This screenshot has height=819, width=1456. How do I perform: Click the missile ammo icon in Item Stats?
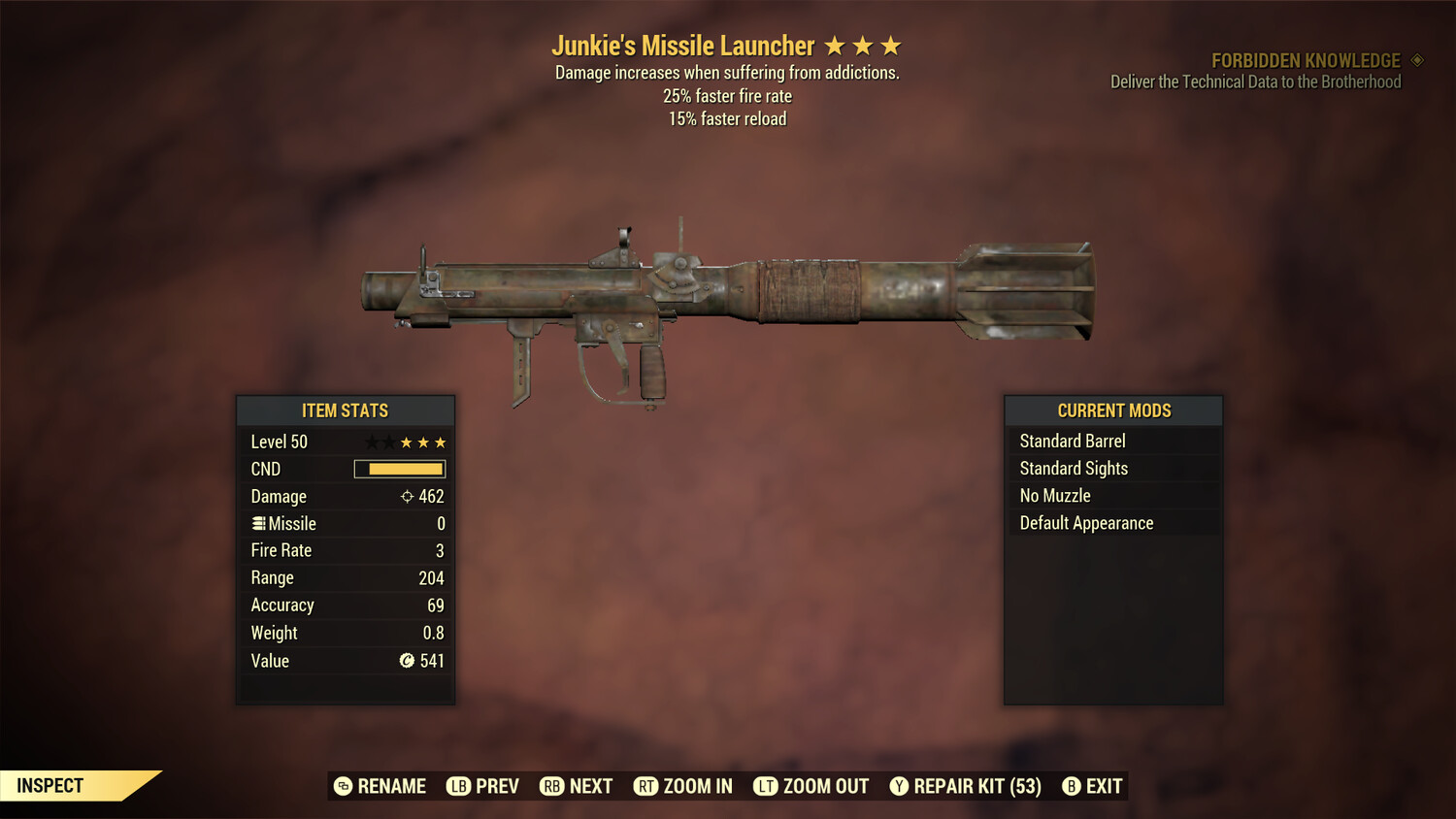(x=259, y=523)
